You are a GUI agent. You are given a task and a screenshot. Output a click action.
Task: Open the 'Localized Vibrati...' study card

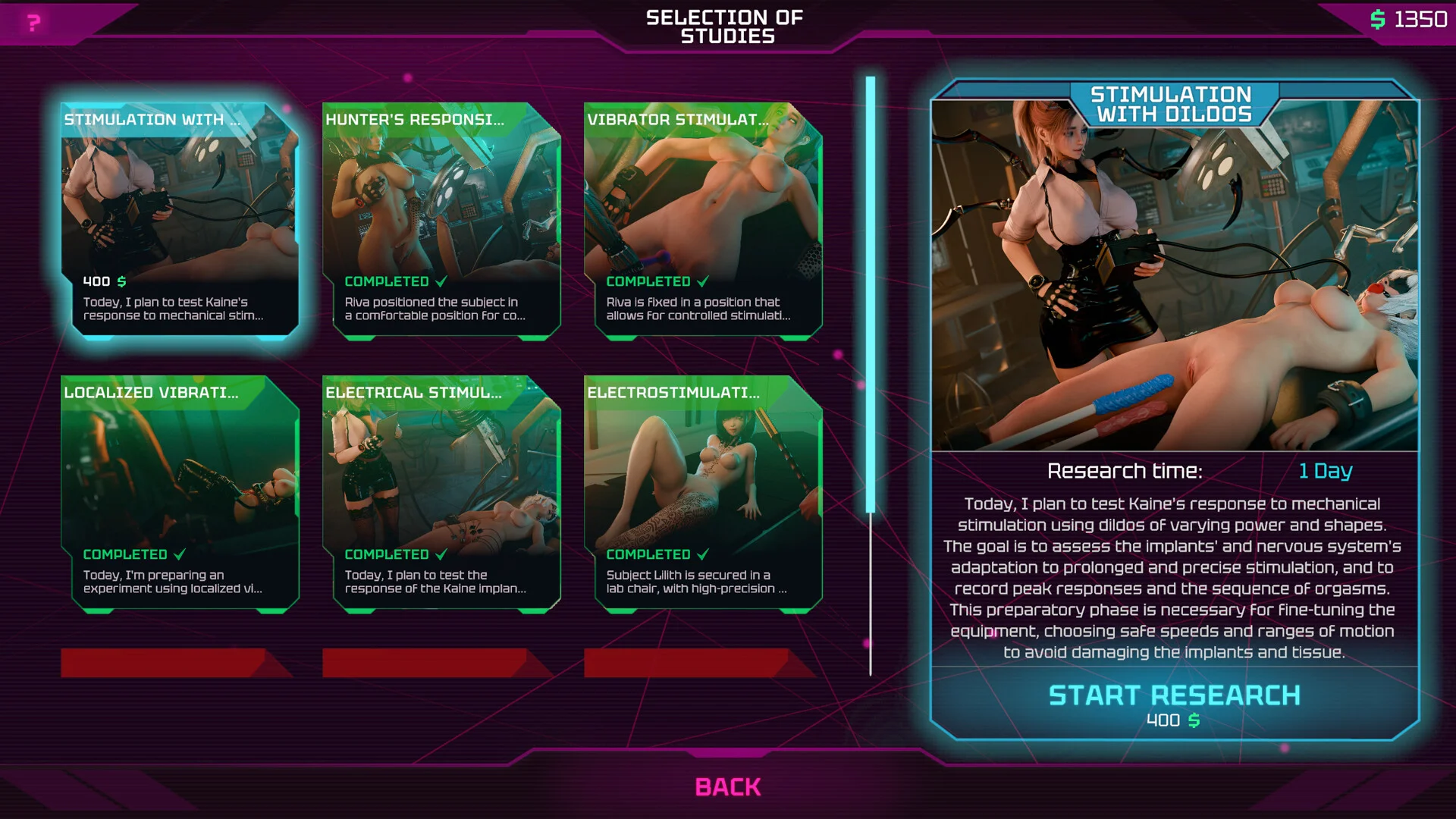[180, 493]
